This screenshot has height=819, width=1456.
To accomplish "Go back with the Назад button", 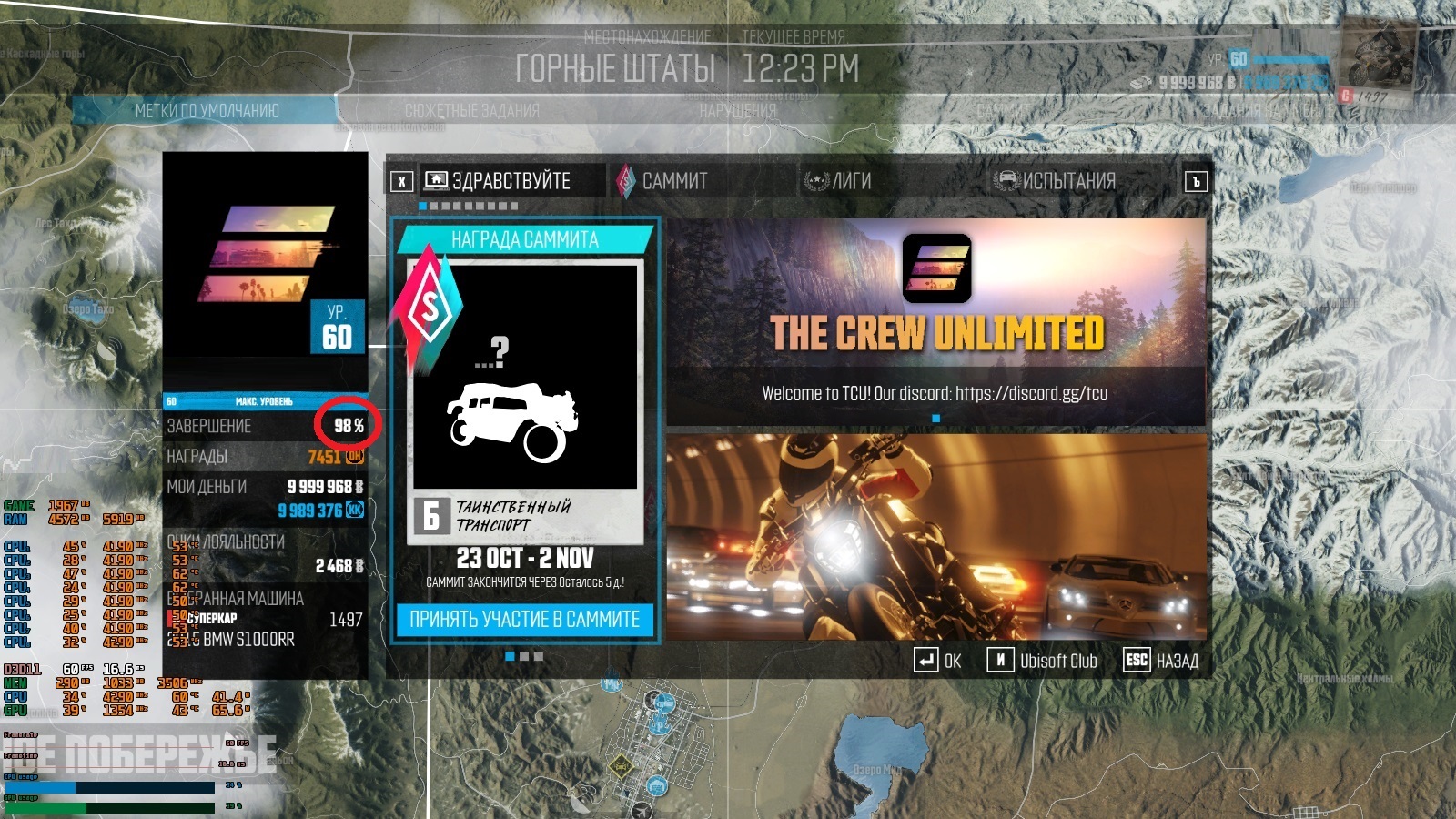I will click(1161, 661).
